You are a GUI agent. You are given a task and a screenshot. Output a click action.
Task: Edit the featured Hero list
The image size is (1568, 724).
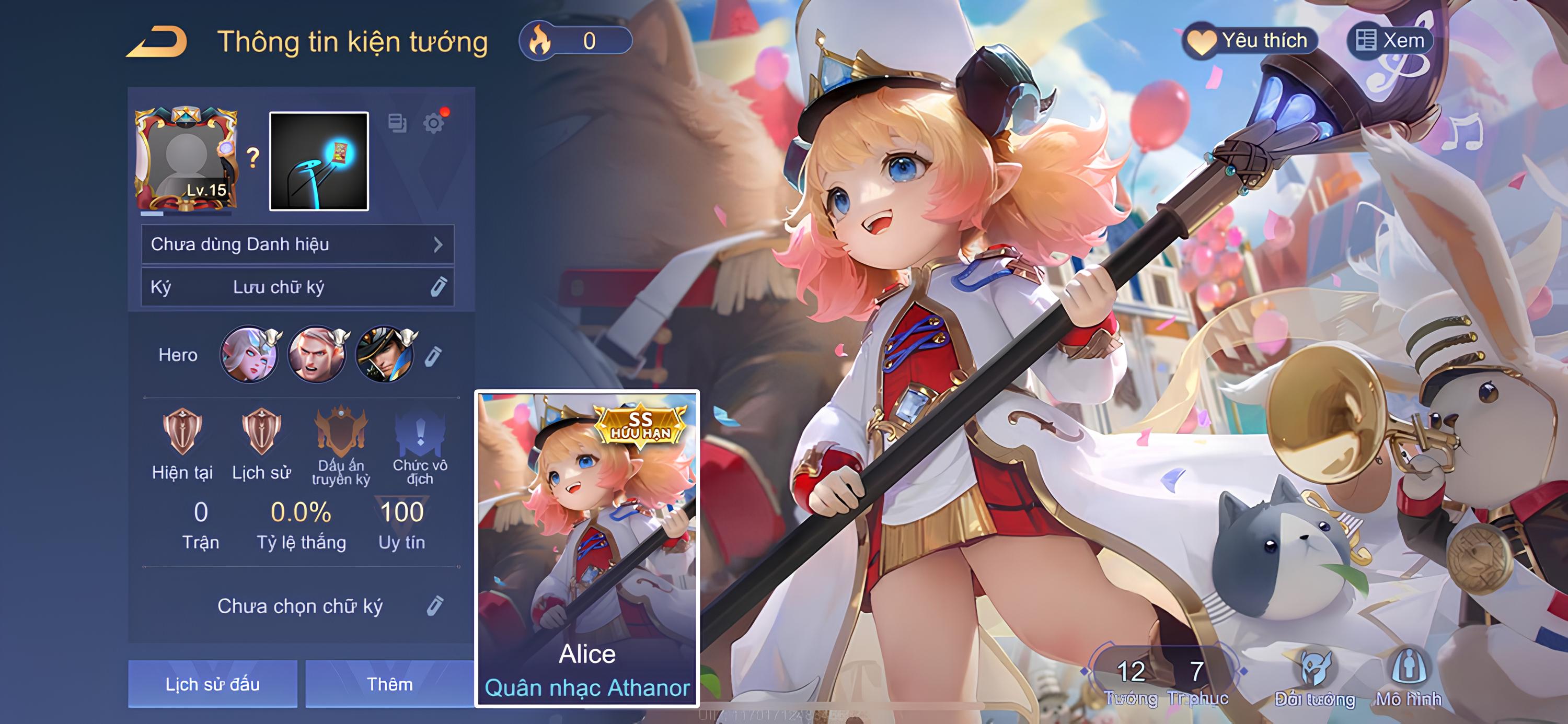pyautogui.click(x=433, y=356)
